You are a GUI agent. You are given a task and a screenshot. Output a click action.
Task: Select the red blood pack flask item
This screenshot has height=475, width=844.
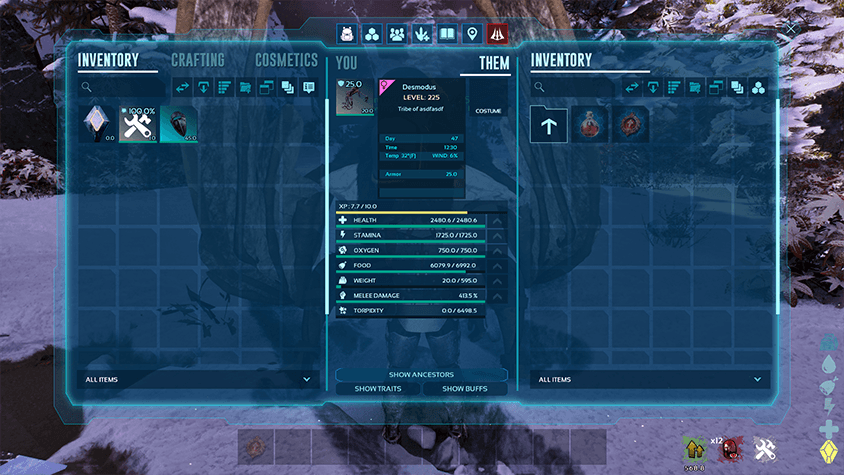click(590, 125)
